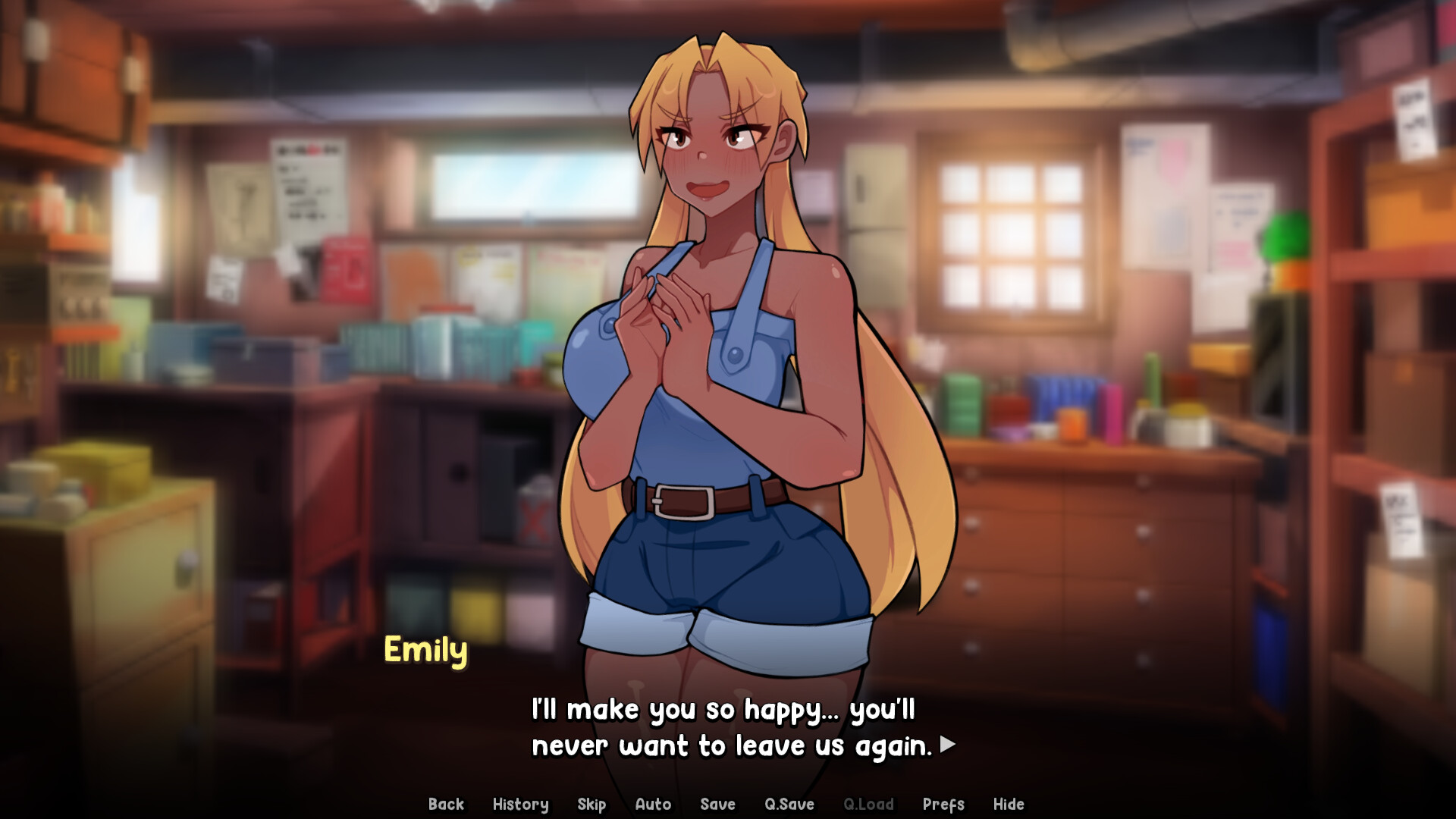Click the Skip button in the quick menu
This screenshot has width=1456, height=819.
coord(592,805)
